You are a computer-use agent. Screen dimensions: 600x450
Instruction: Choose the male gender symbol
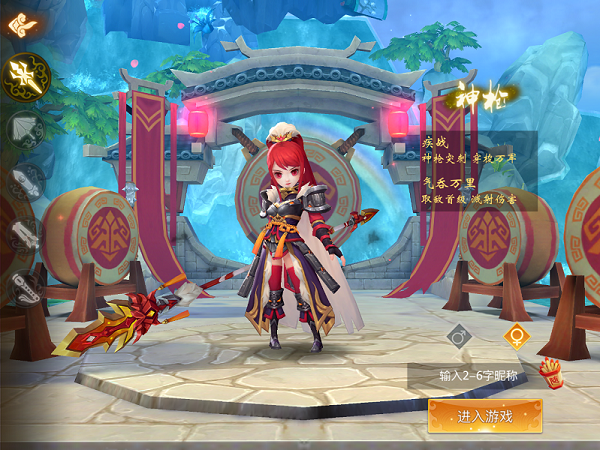459,337
